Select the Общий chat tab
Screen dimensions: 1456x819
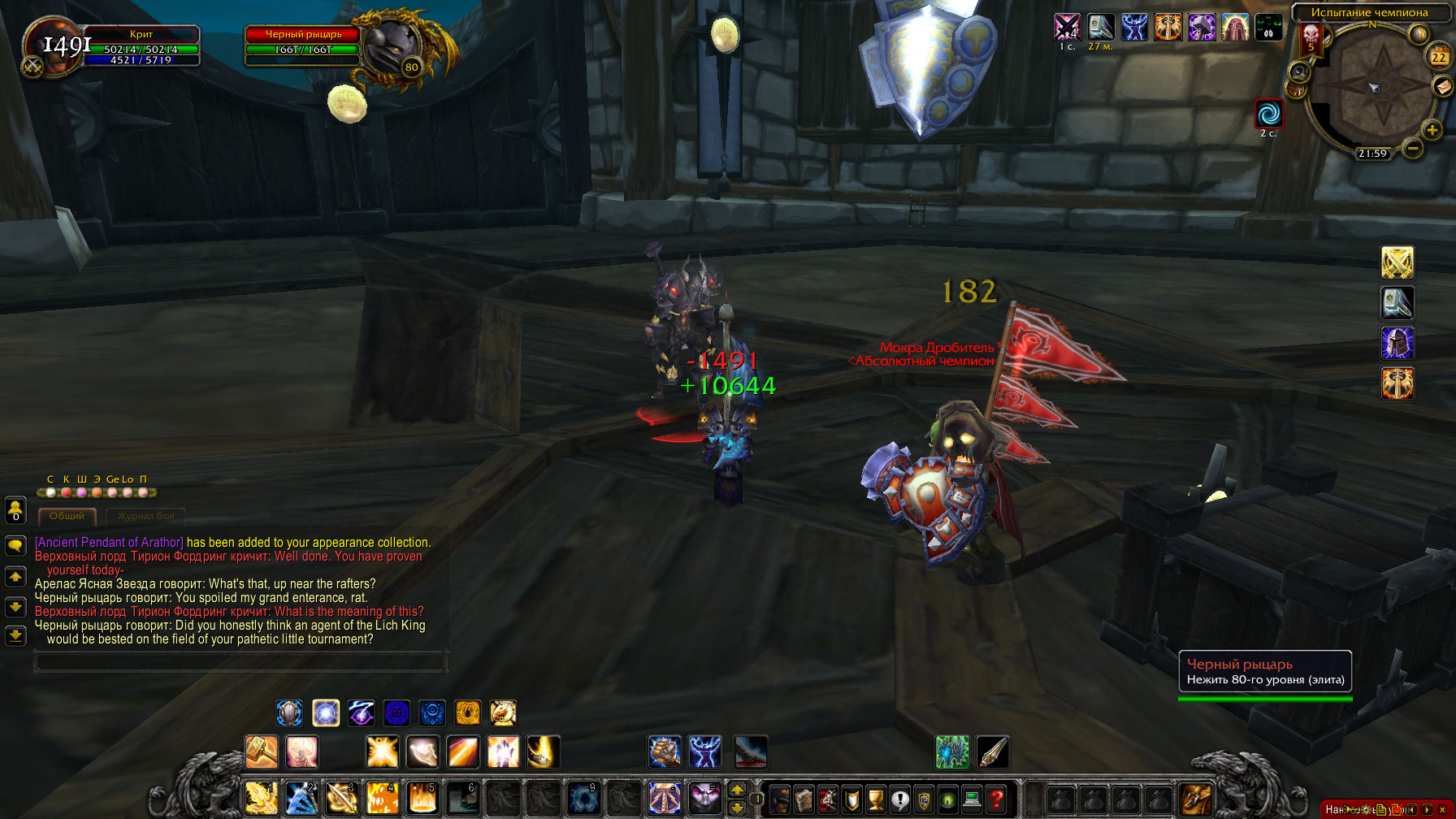pyautogui.click(x=67, y=515)
